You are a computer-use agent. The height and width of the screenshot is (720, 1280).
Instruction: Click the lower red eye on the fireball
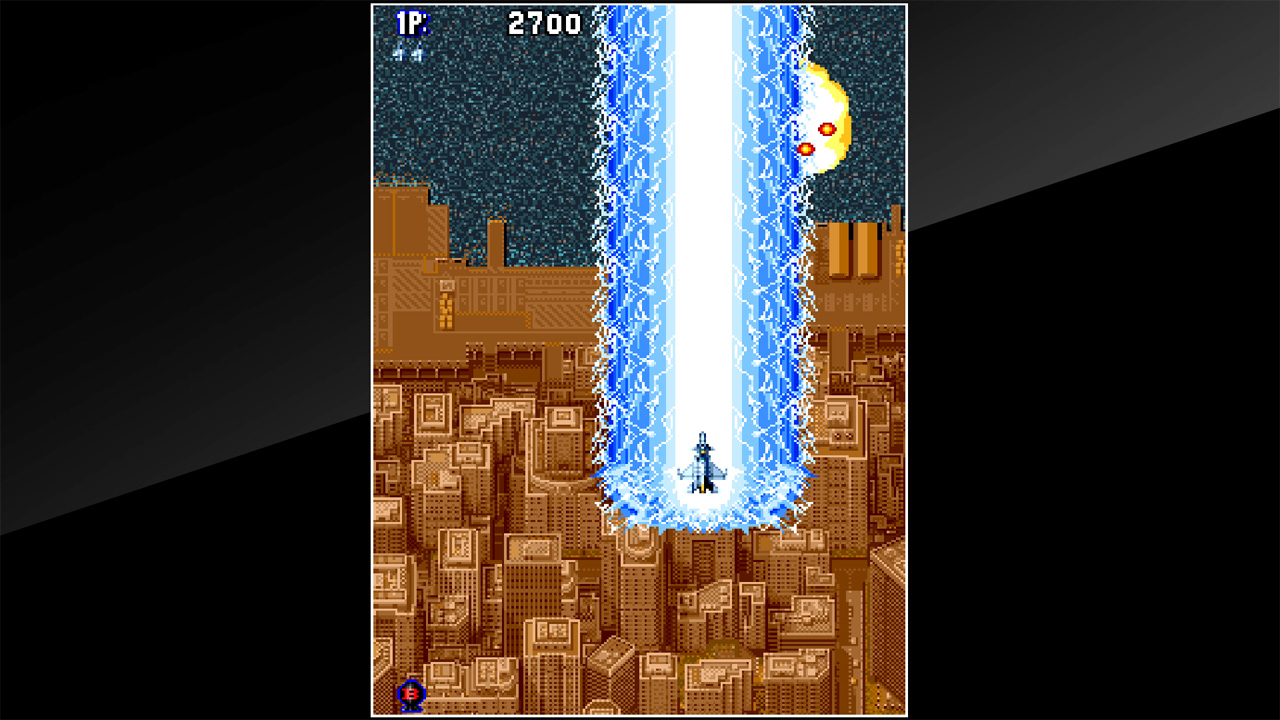805,148
